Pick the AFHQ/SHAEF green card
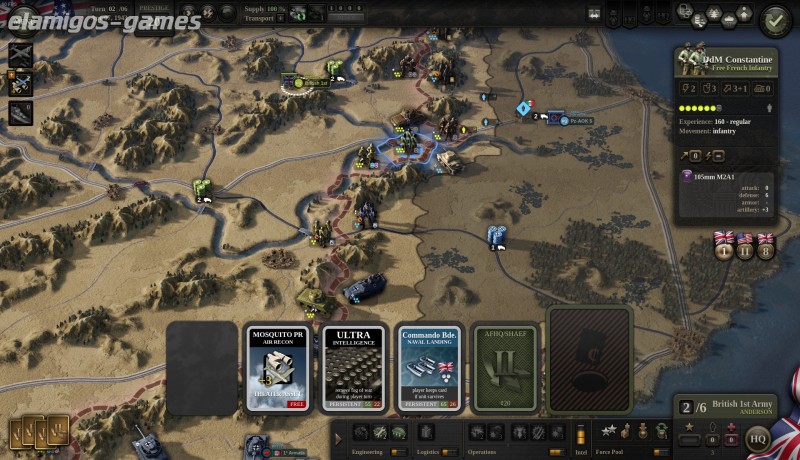Screen dimensions: 800x460 (505, 367)
